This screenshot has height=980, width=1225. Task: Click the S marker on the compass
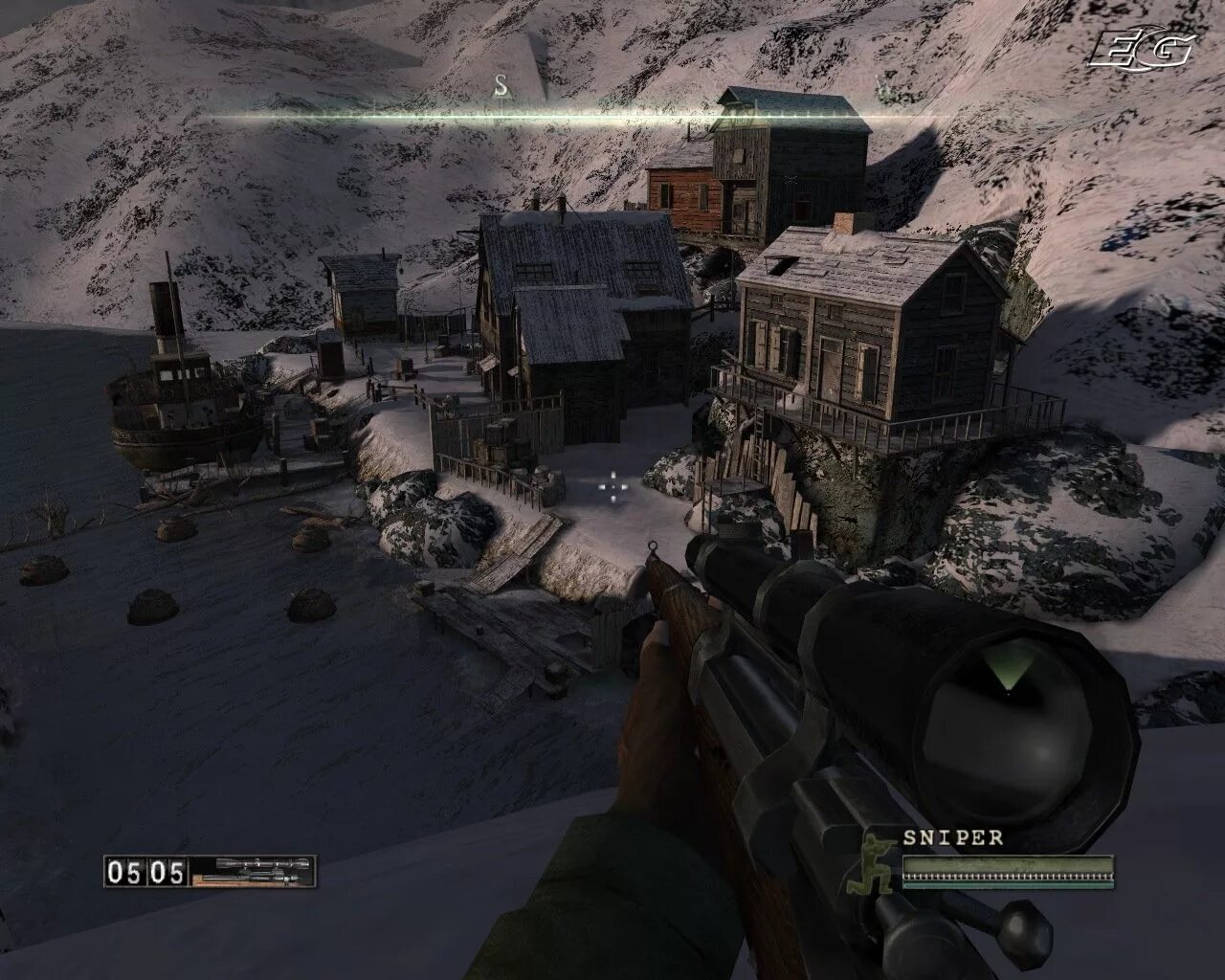tap(501, 86)
